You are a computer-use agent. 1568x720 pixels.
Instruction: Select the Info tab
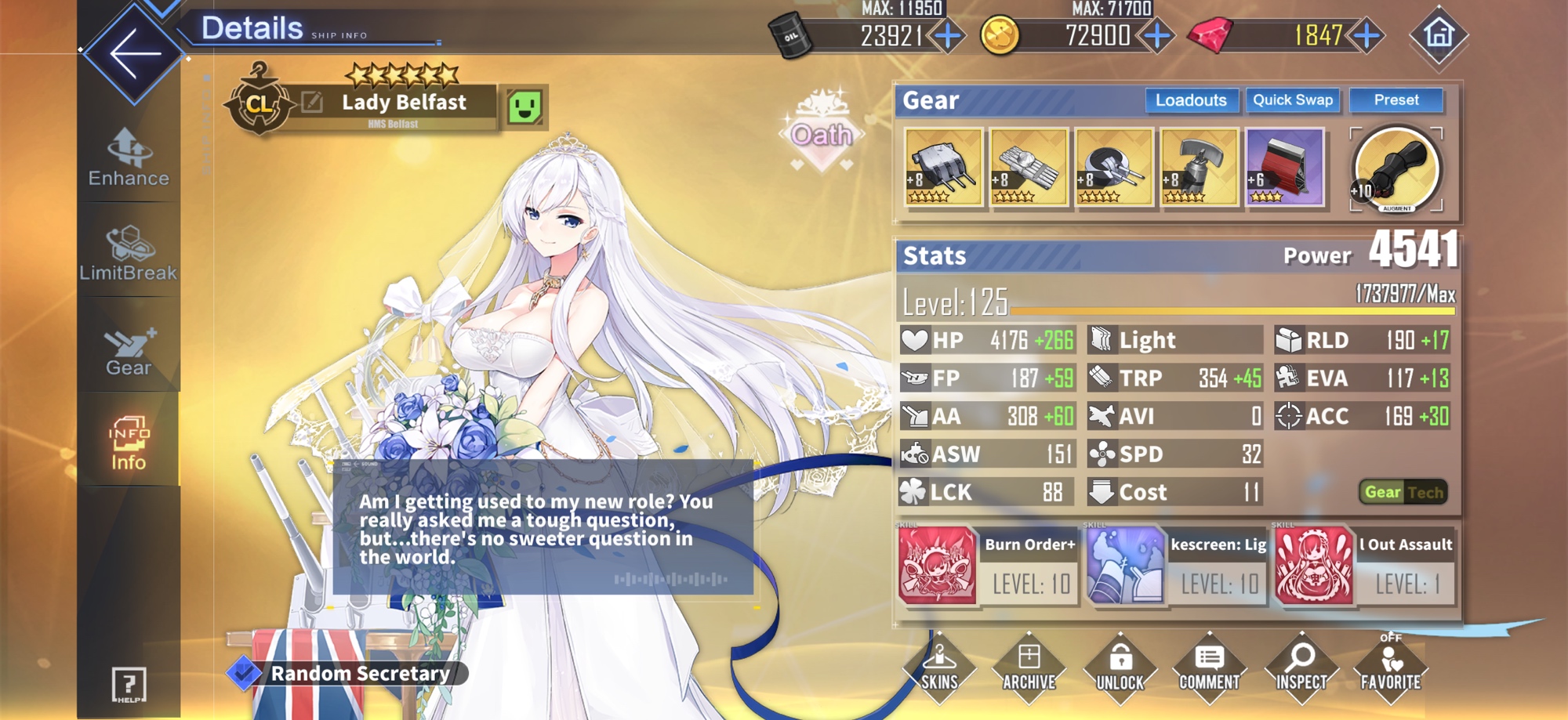129,443
